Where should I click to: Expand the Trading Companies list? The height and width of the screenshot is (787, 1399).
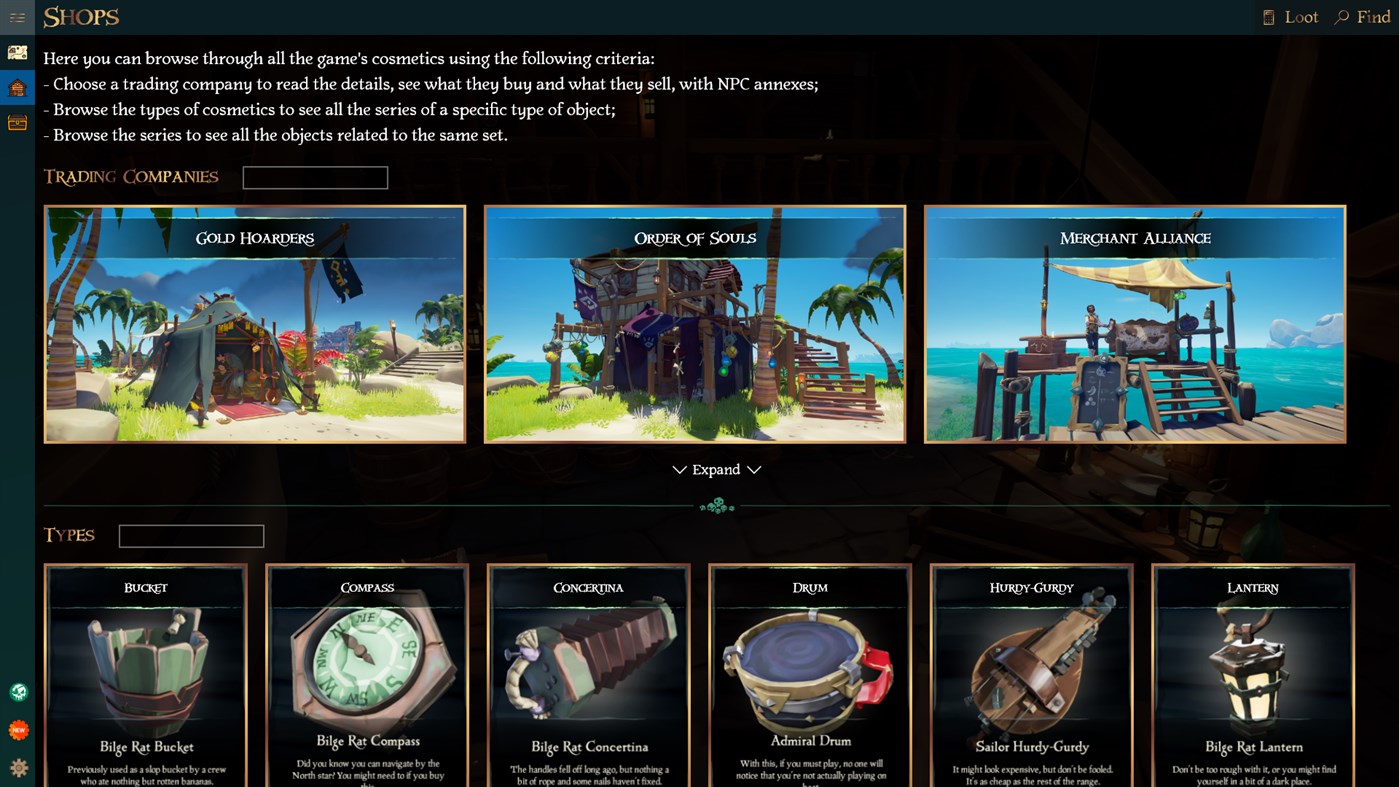point(716,469)
